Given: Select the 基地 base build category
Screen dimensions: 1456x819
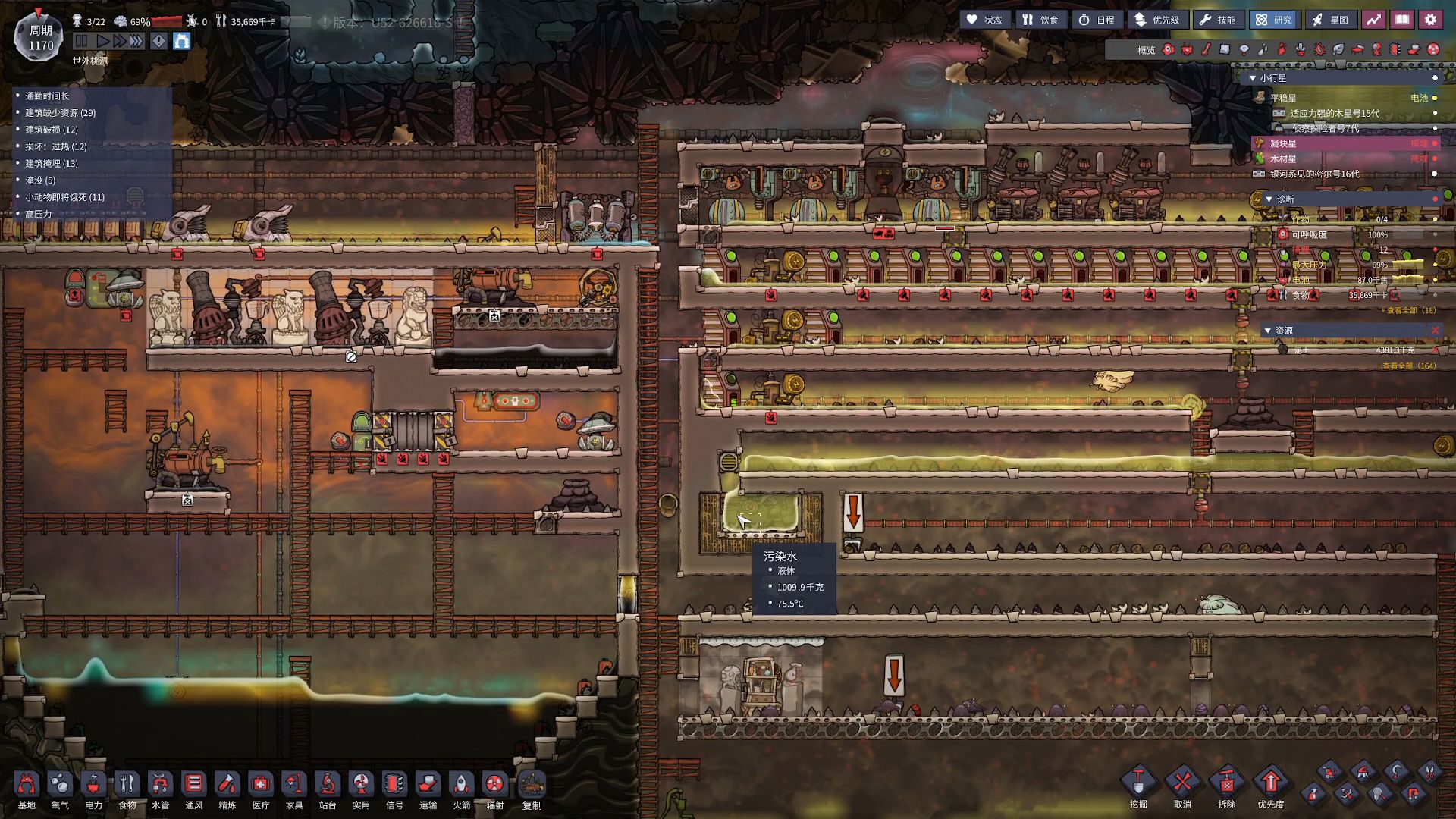Looking at the screenshot, I should (27, 789).
